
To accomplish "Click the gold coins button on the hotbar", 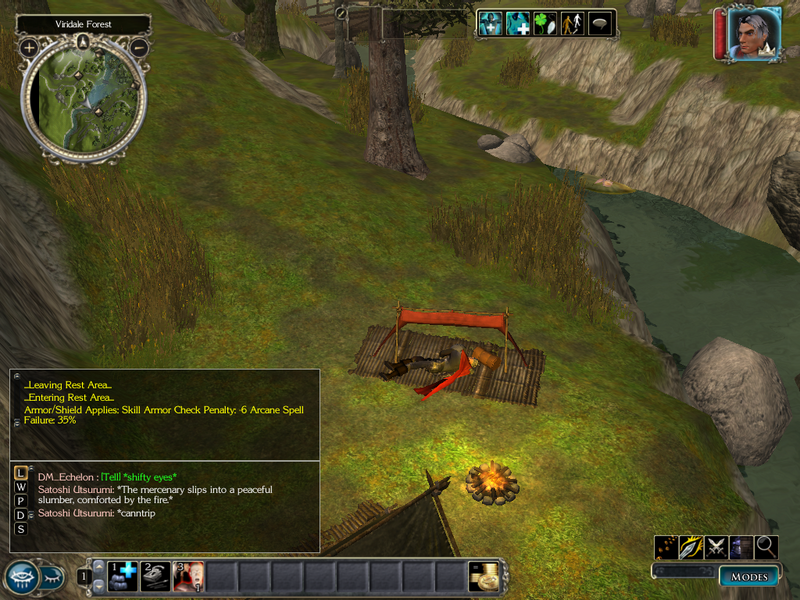I will (x=483, y=576).
